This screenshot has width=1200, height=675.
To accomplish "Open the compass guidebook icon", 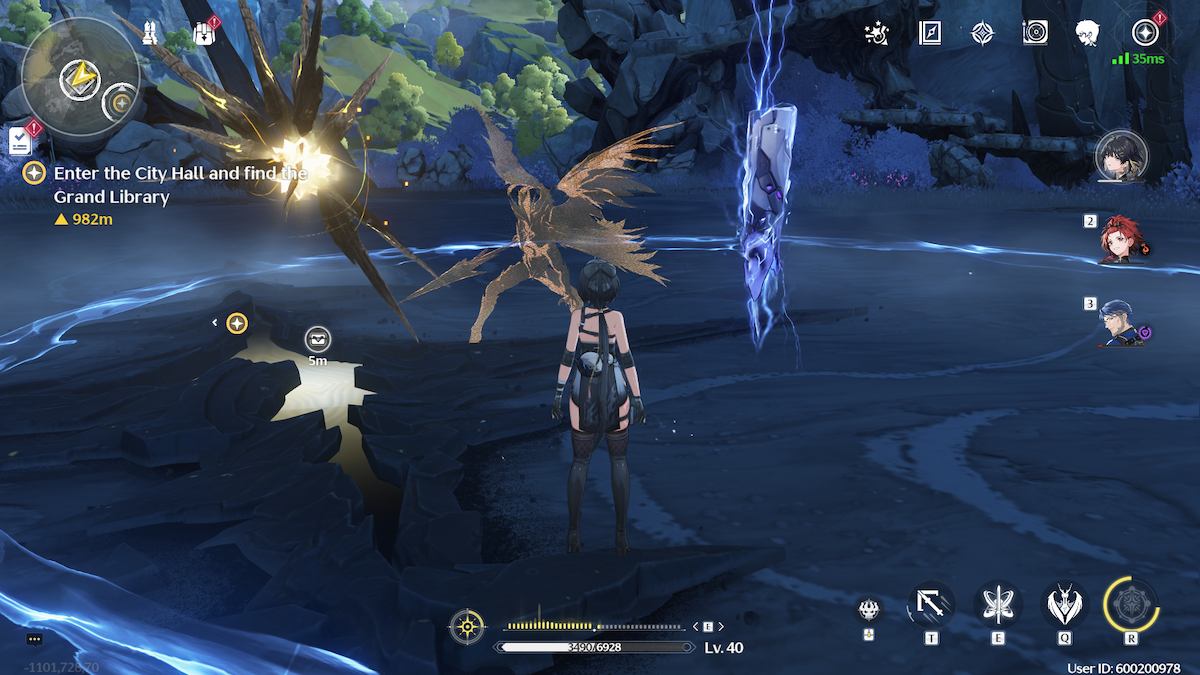I will 930,33.
